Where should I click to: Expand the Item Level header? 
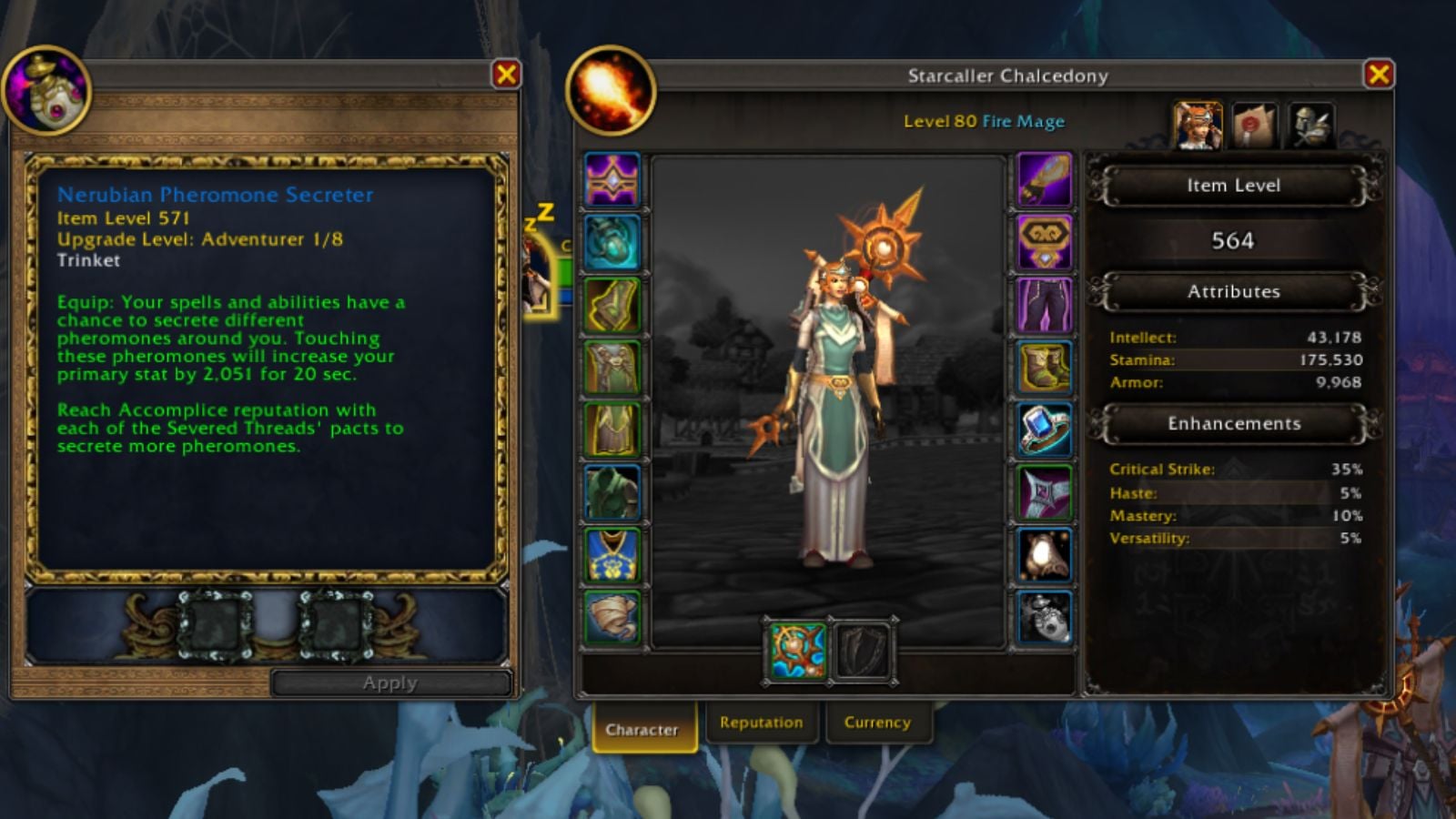pos(1232,186)
